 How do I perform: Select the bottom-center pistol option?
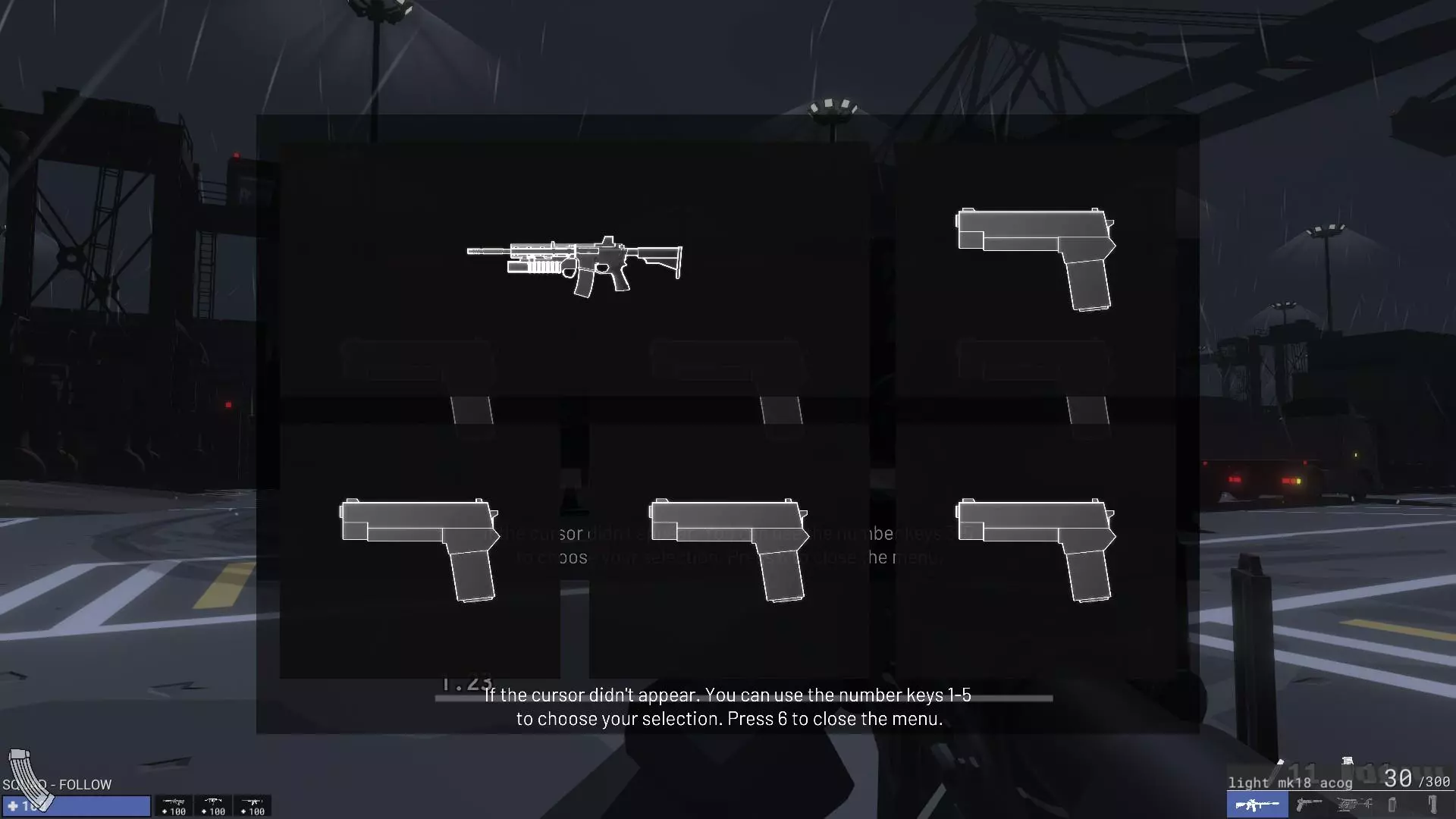point(726,550)
